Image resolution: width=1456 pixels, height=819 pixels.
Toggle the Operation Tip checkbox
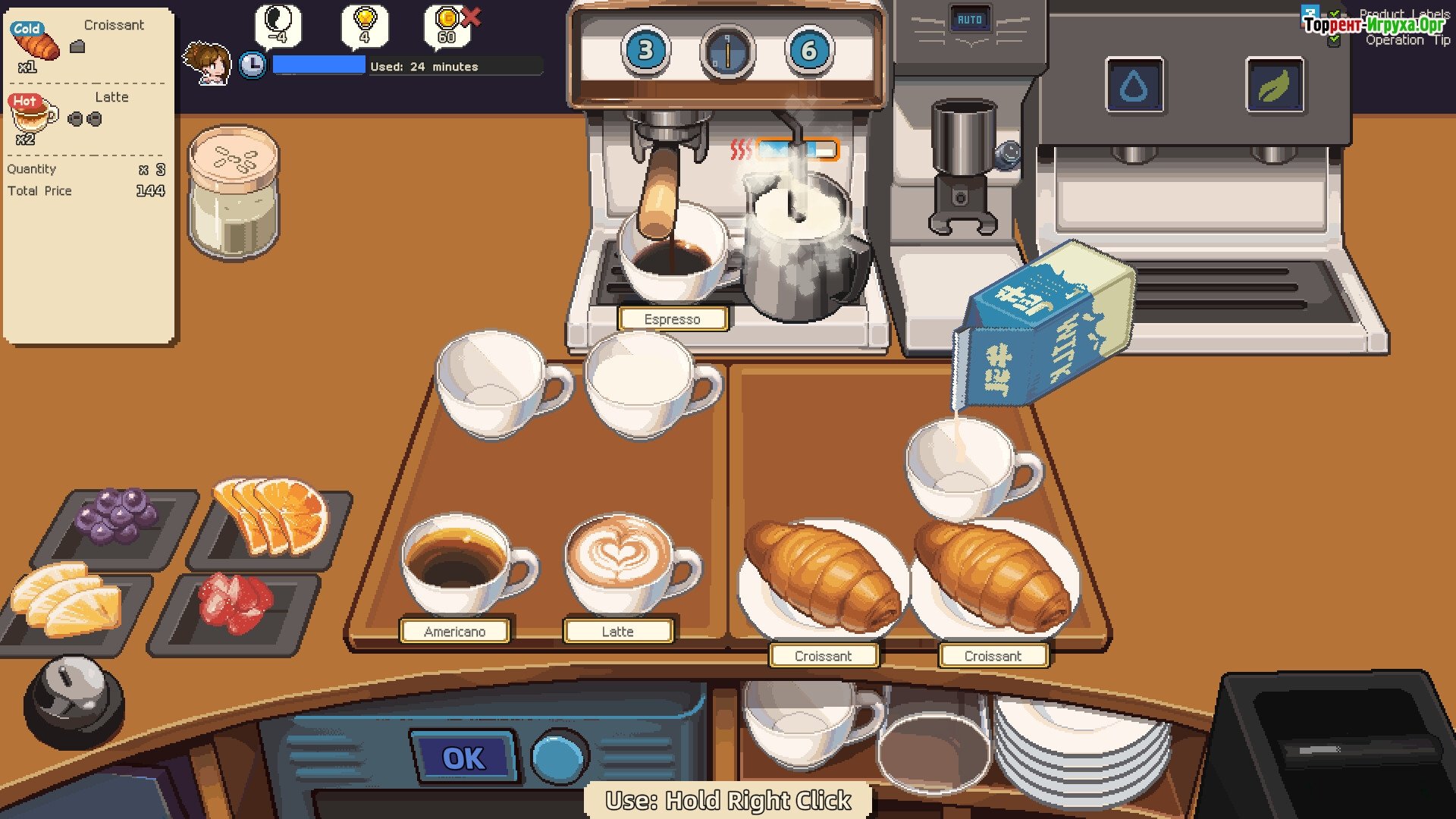(x=1334, y=40)
